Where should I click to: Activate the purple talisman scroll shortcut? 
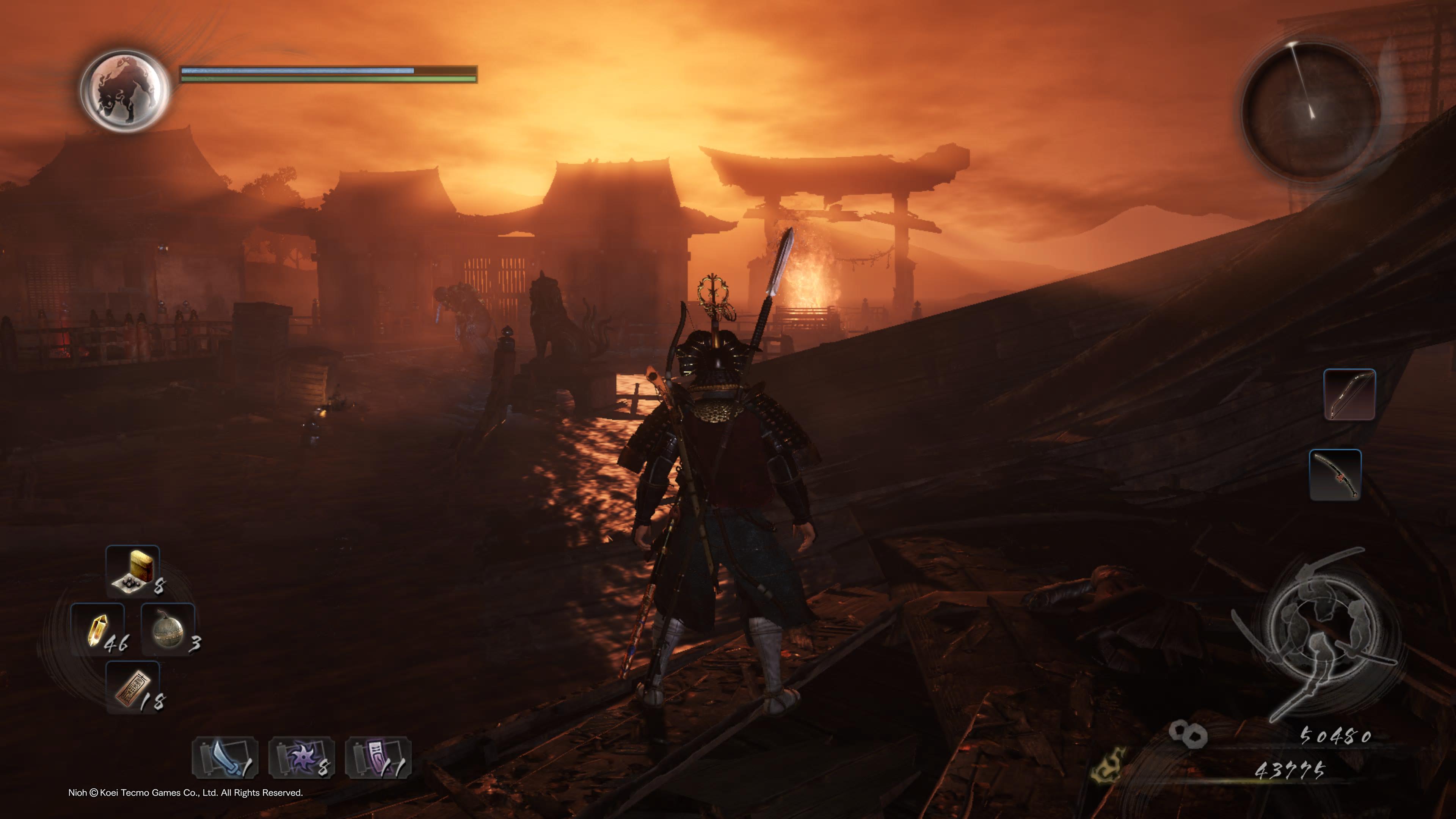pyautogui.click(x=378, y=758)
